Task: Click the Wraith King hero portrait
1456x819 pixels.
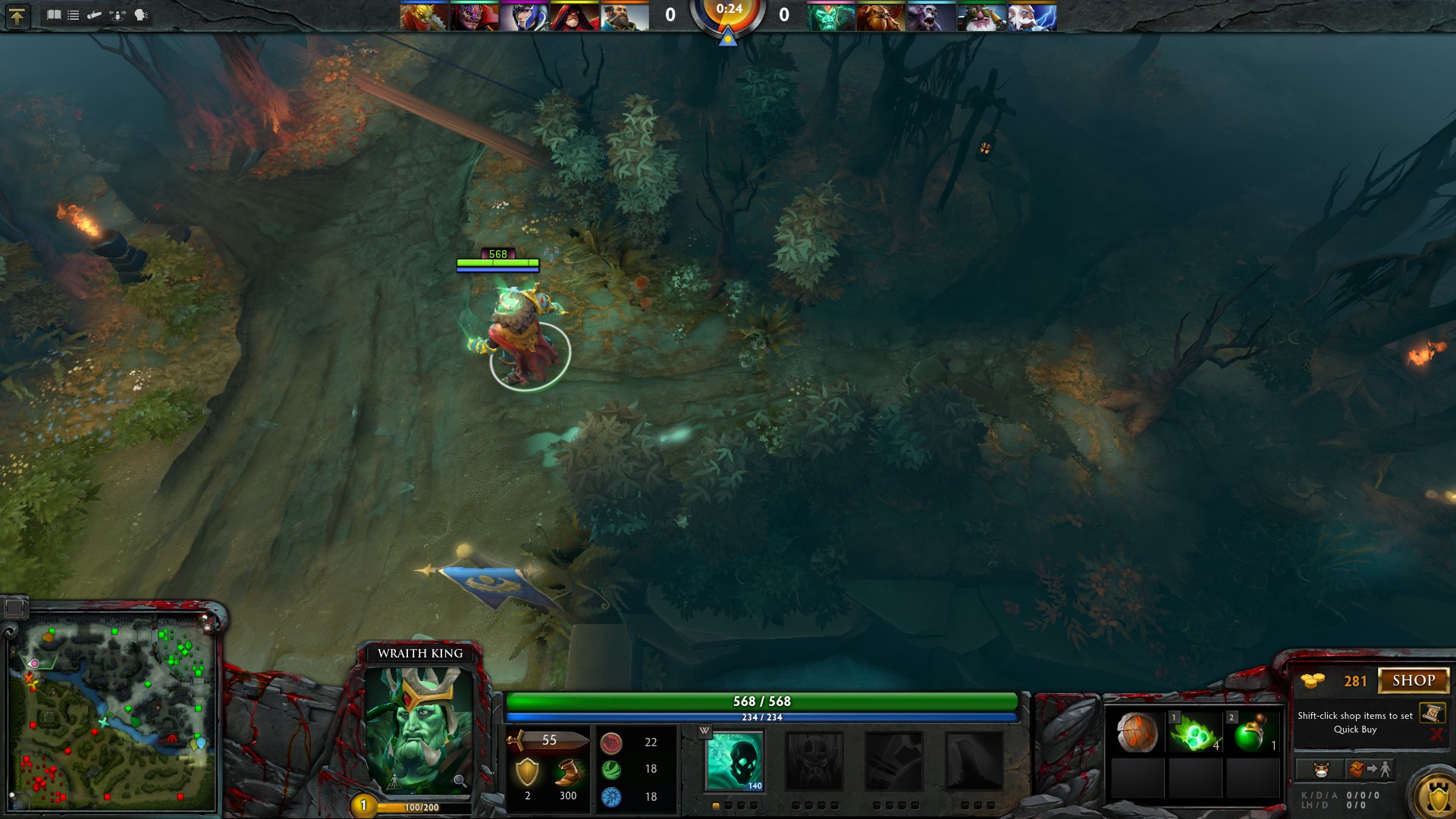Action: tap(419, 730)
